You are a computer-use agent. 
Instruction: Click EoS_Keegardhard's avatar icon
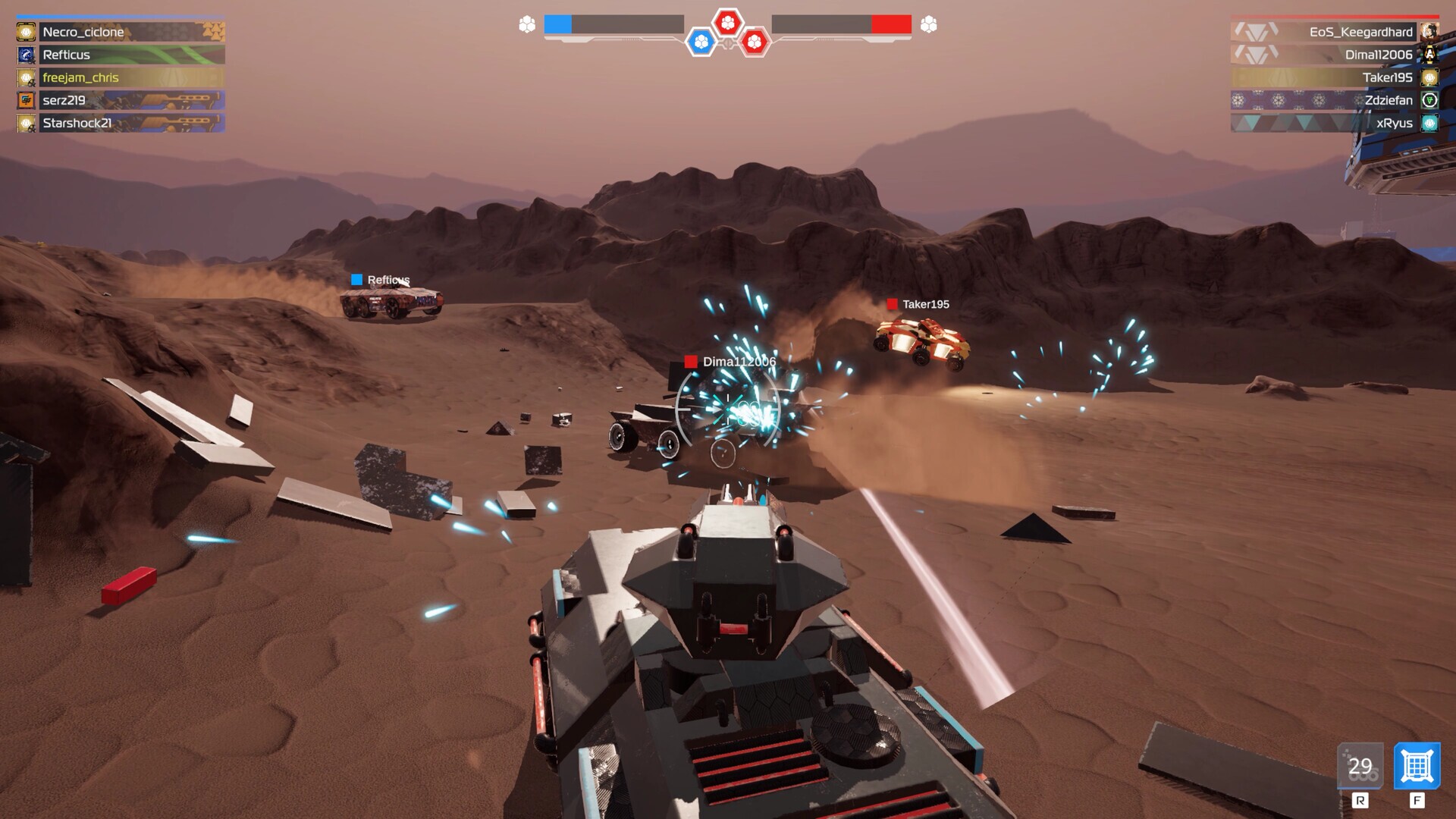click(1430, 32)
